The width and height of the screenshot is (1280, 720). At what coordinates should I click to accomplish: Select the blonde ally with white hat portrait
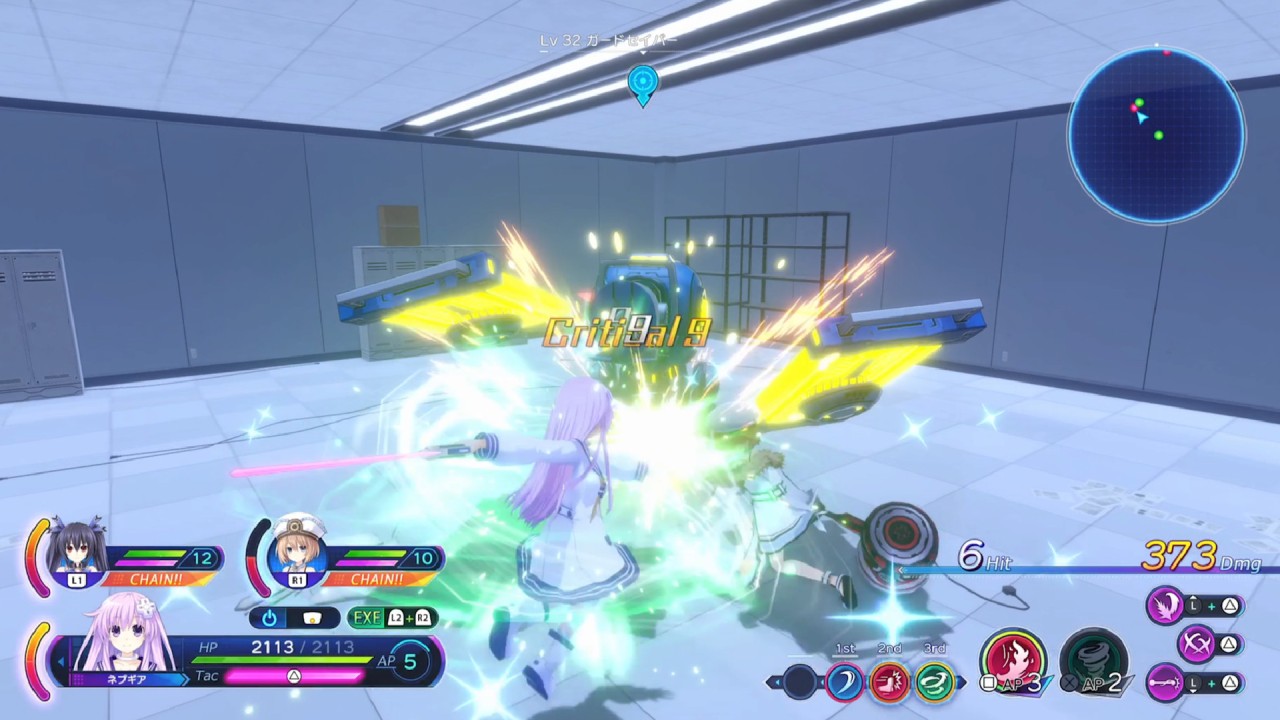click(x=297, y=549)
